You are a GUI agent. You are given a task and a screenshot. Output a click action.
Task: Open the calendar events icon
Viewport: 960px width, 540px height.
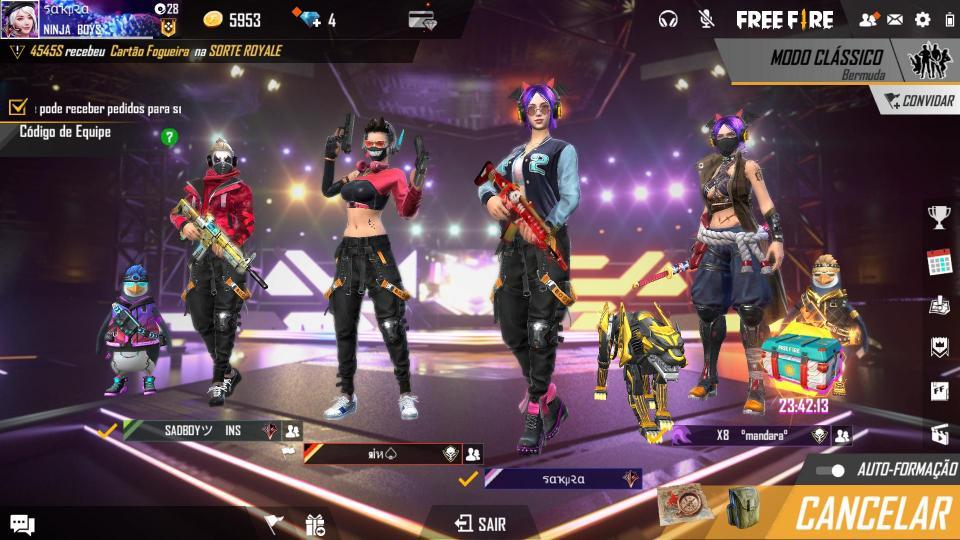tap(938, 262)
